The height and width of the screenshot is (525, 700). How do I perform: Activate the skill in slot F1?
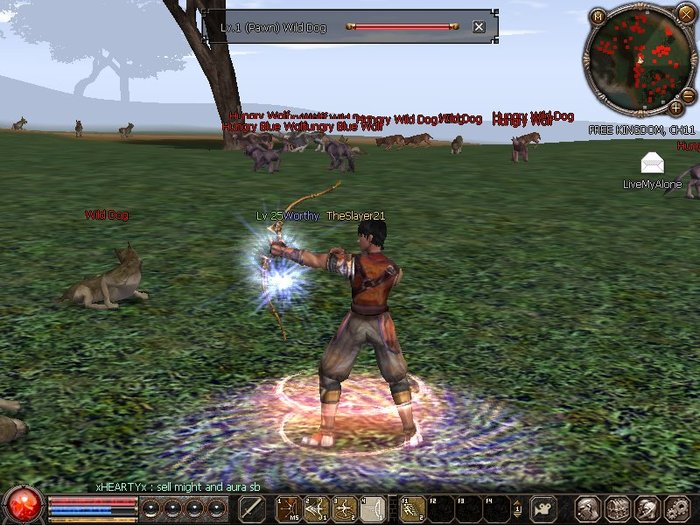413,508
